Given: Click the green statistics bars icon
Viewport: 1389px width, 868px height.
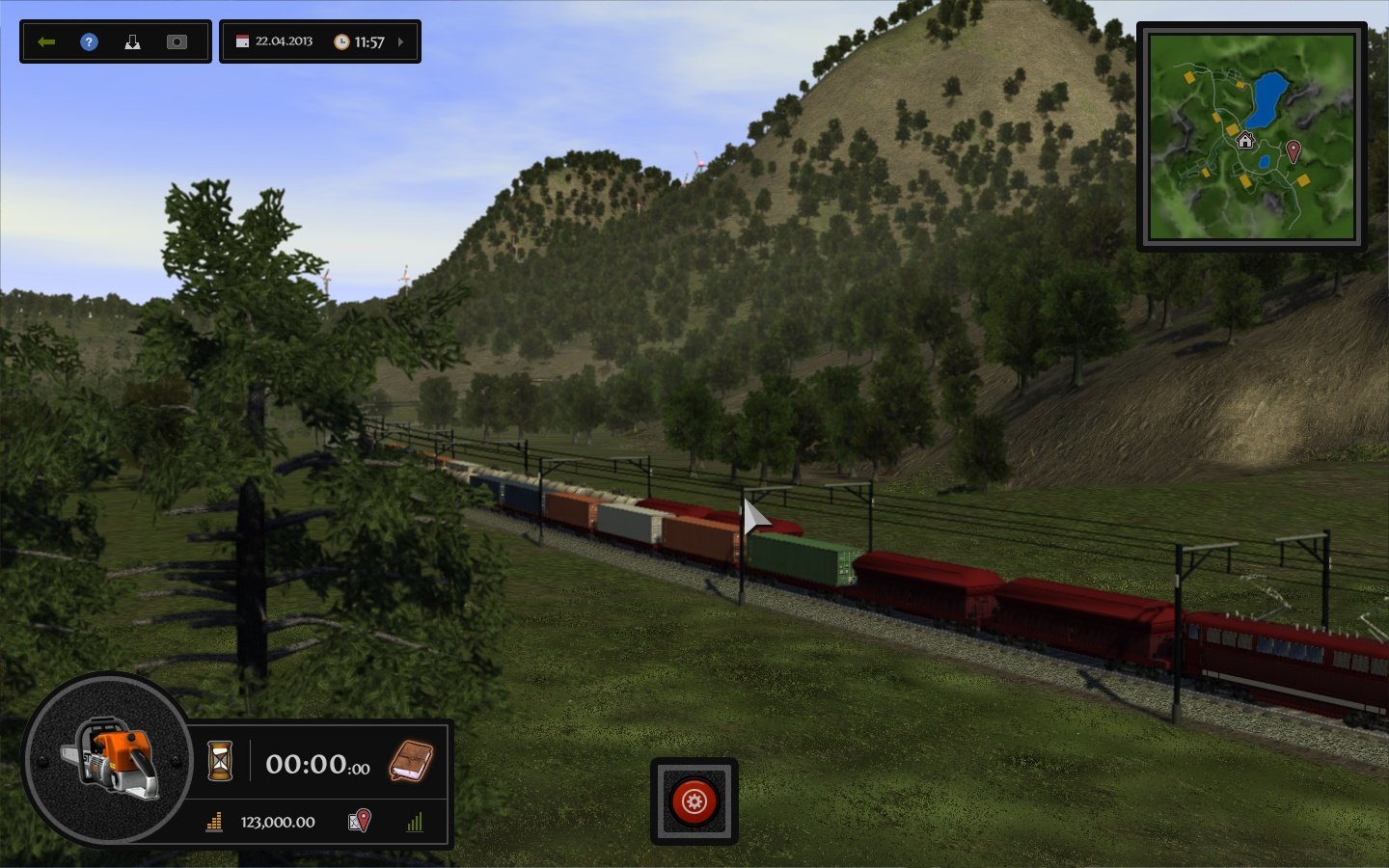Looking at the screenshot, I should pyautogui.click(x=416, y=822).
